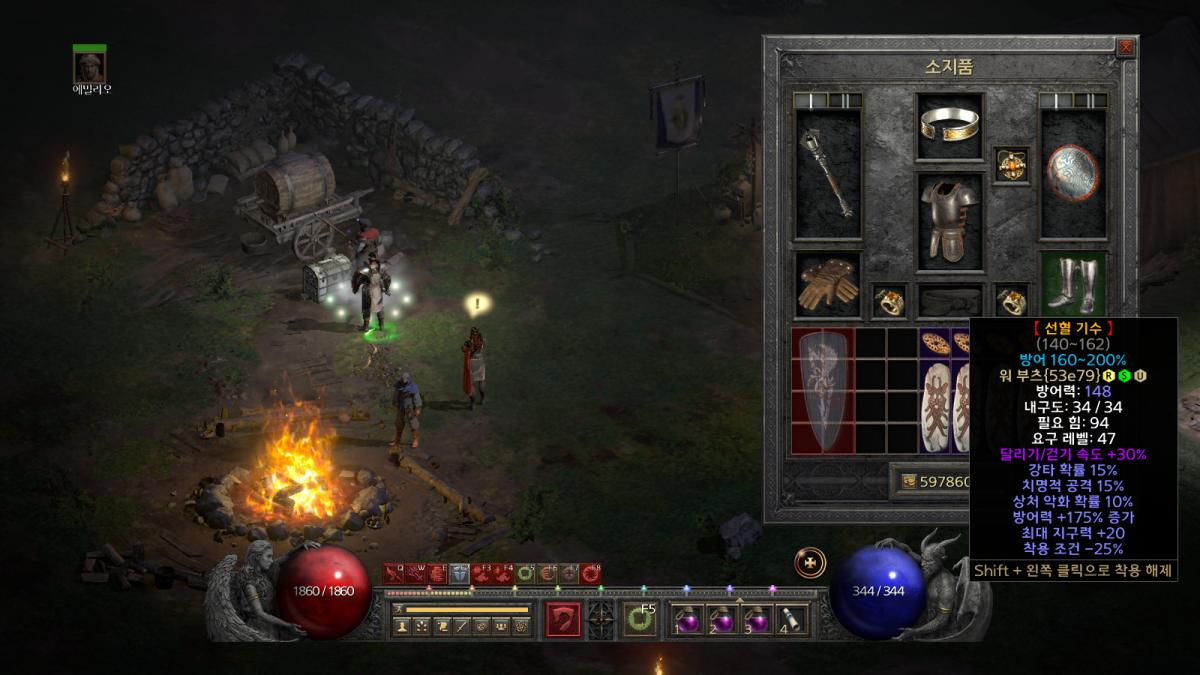Open the red left-click skill selector

click(564, 619)
